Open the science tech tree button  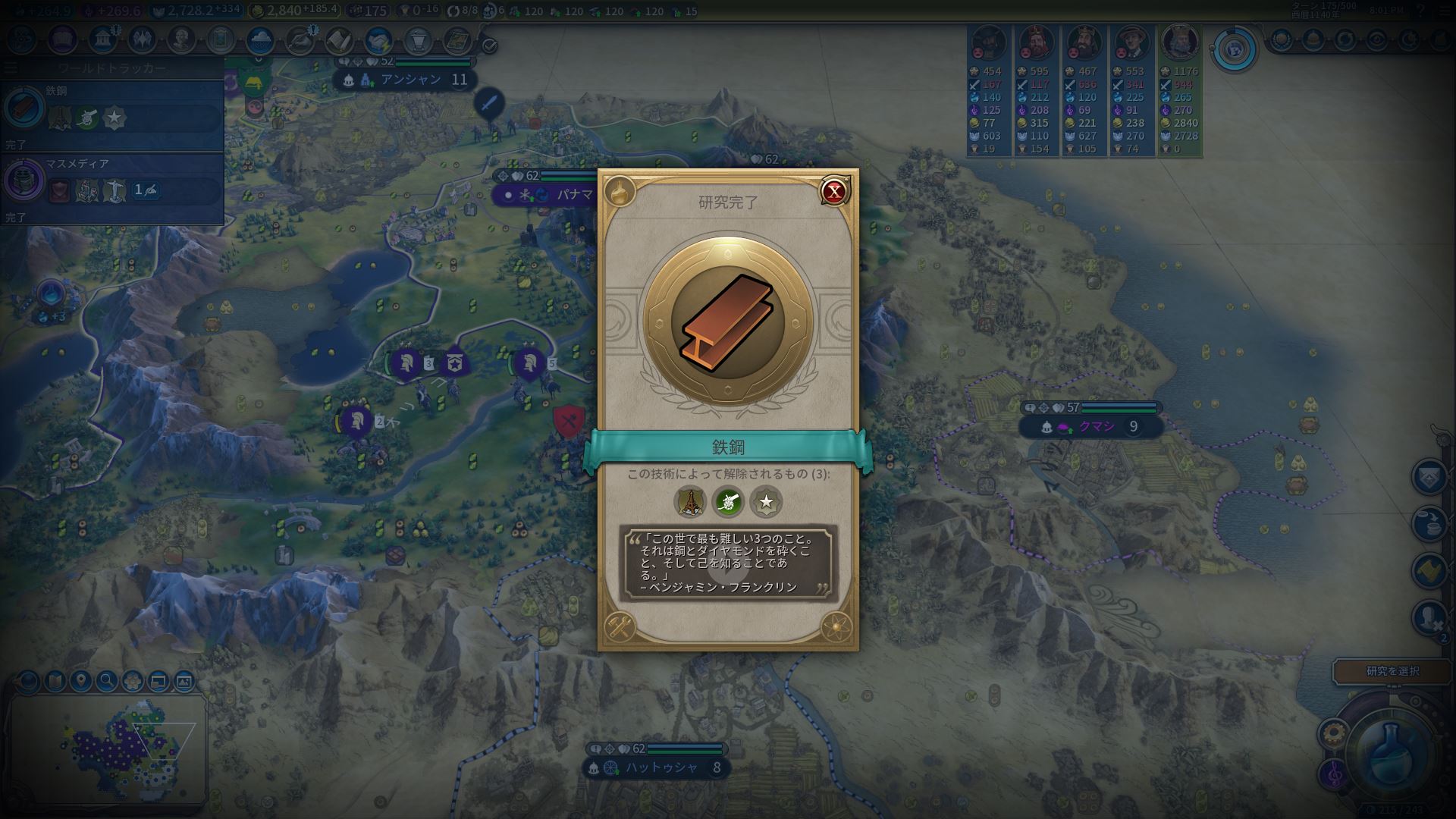[21, 39]
